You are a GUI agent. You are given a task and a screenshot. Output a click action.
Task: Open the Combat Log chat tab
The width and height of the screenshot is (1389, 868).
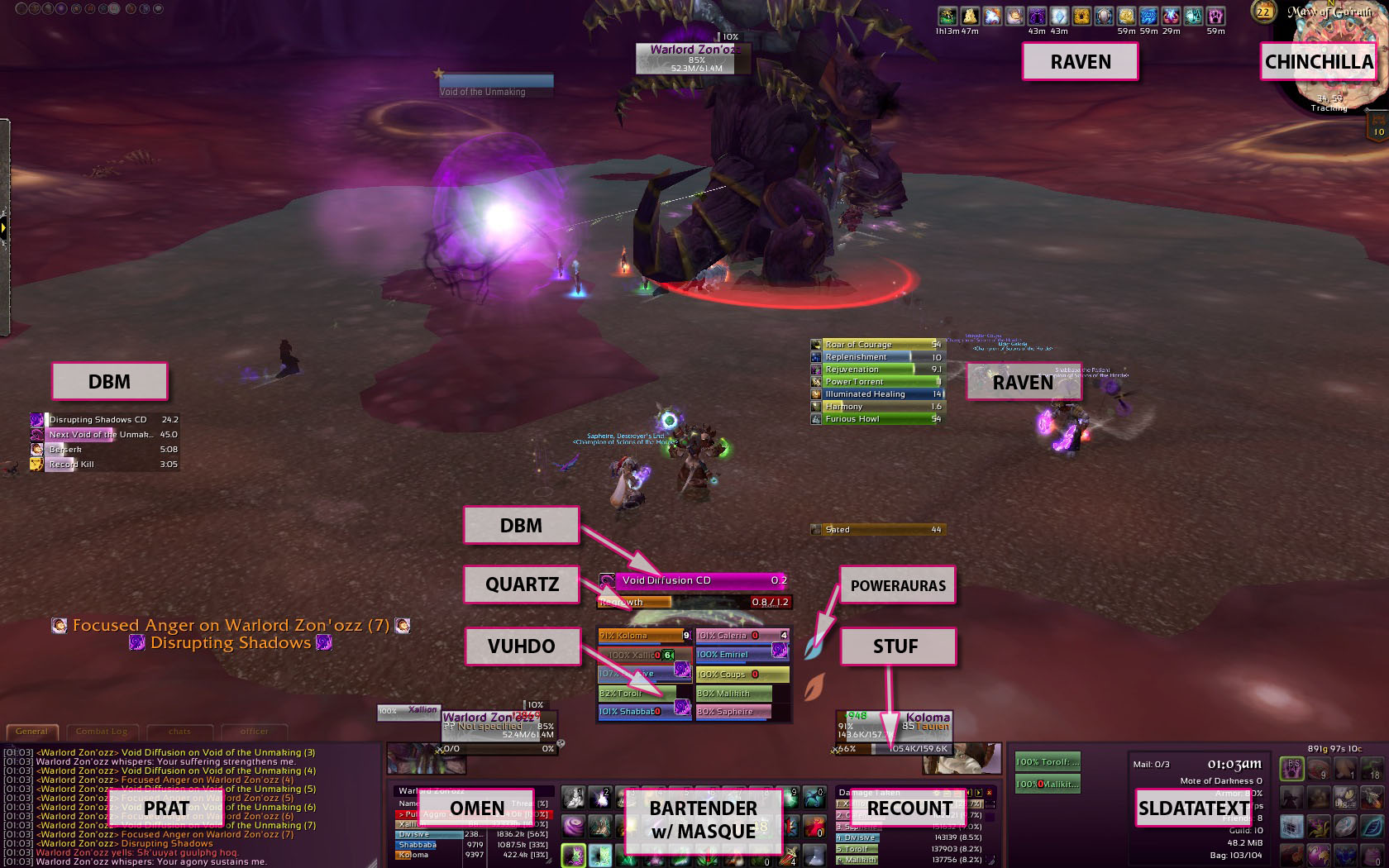(102, 732)
